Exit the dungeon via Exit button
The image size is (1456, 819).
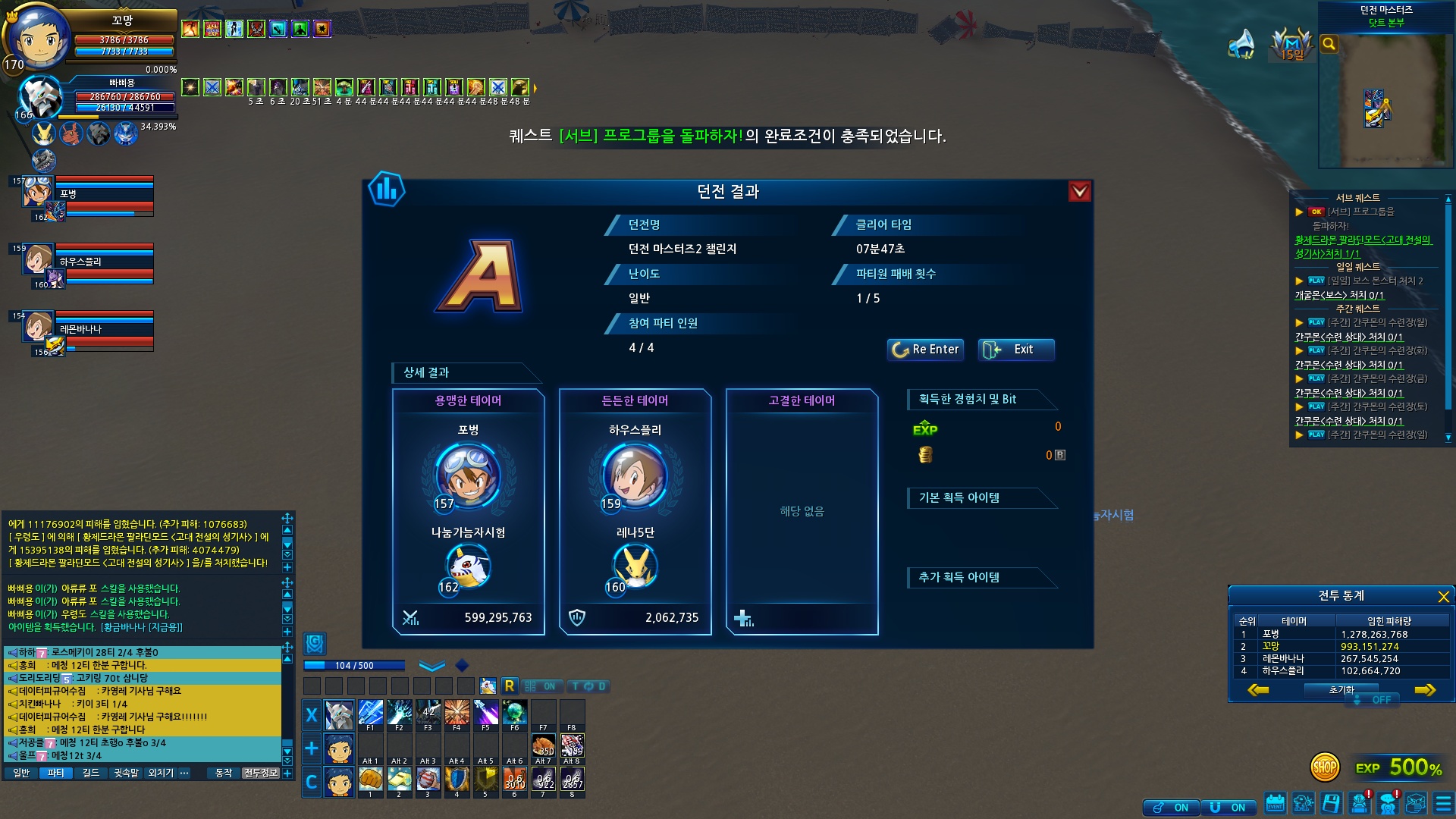click(x=1015, y=350)
